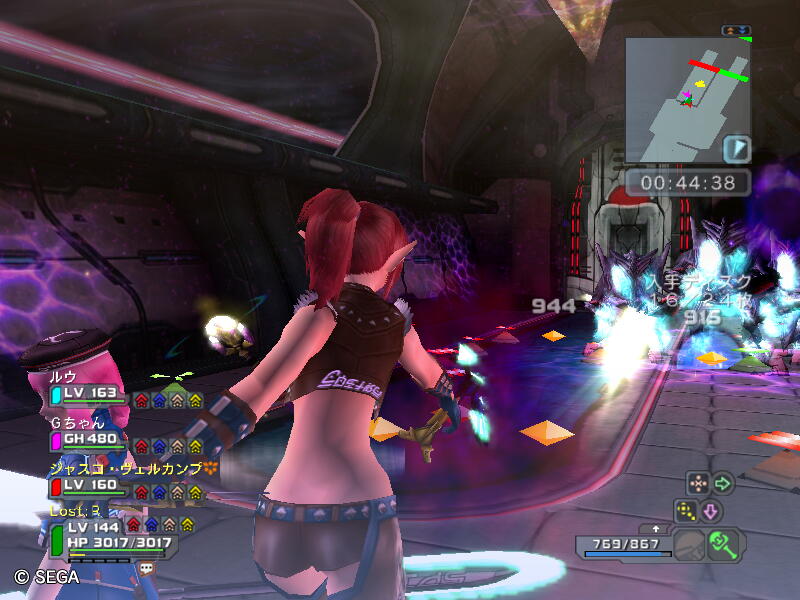Activate the green wand weapon slot
This screenshot has width=800, height=600.
click(722, 545)
